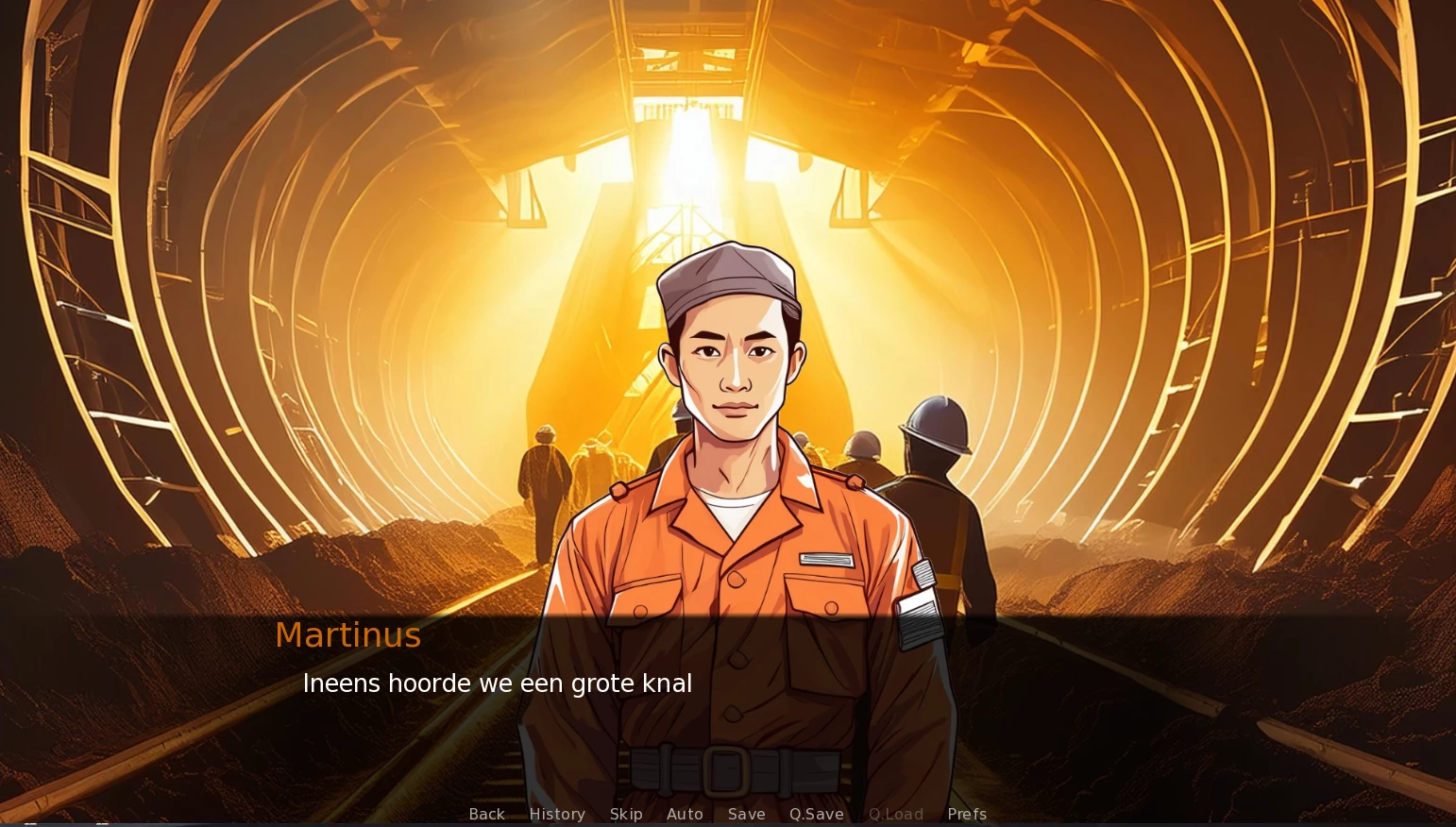This screenshot has width=1456, height=827.
Task: Click Back to rewind to previous dialogue
Action: pos(486,814)
